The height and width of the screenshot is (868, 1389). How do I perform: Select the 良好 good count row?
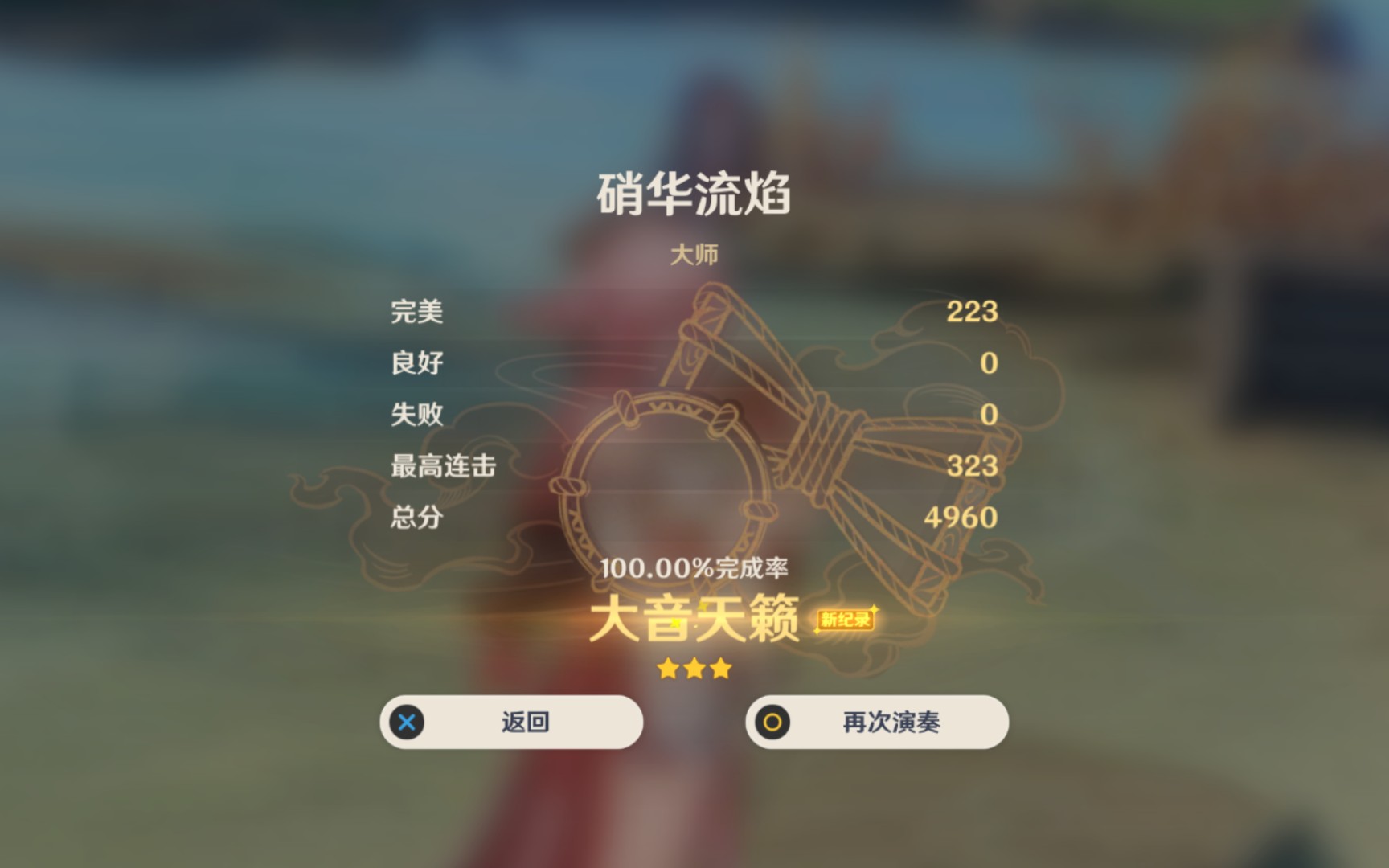[418, 364]
